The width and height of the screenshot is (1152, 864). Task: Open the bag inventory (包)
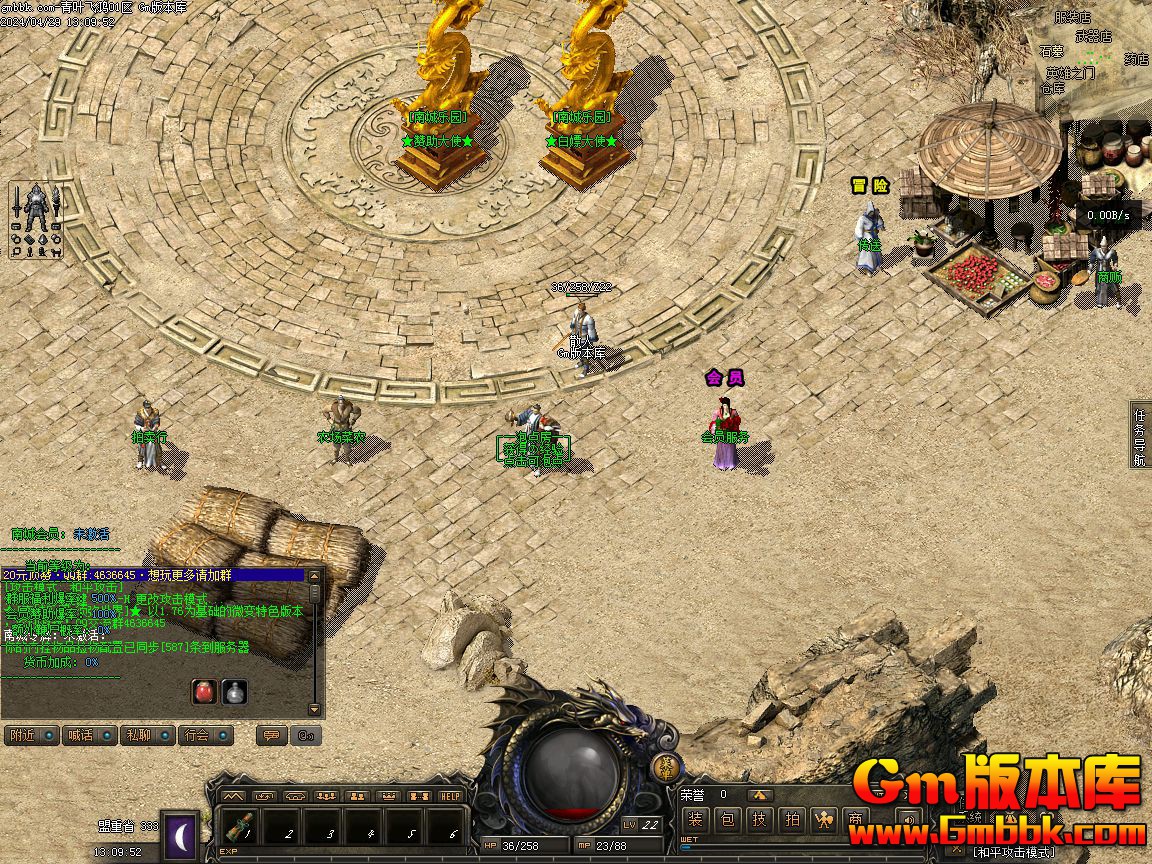[728, 821]
